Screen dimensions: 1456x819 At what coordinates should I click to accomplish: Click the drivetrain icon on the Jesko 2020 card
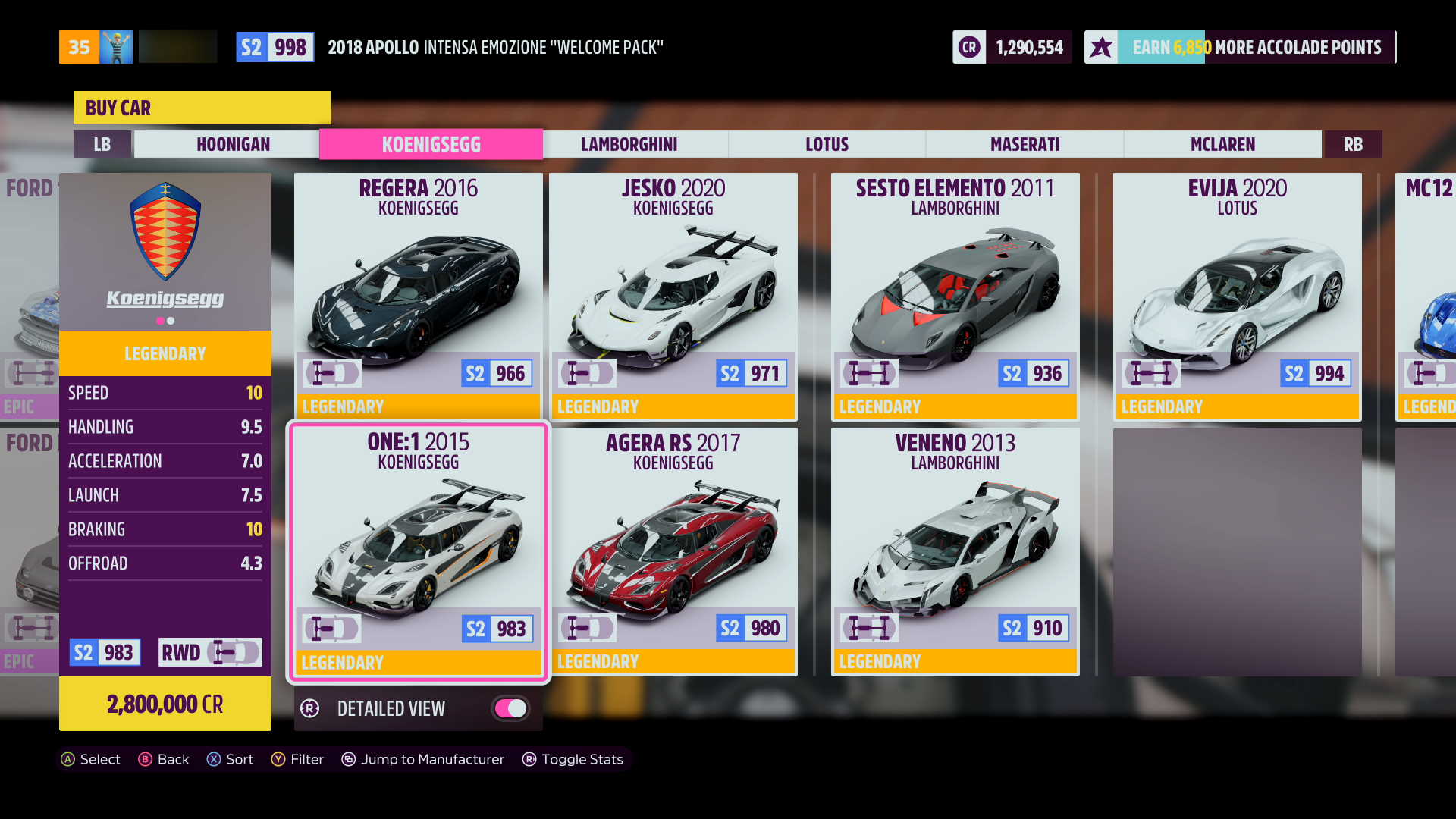tap(587, 372)
